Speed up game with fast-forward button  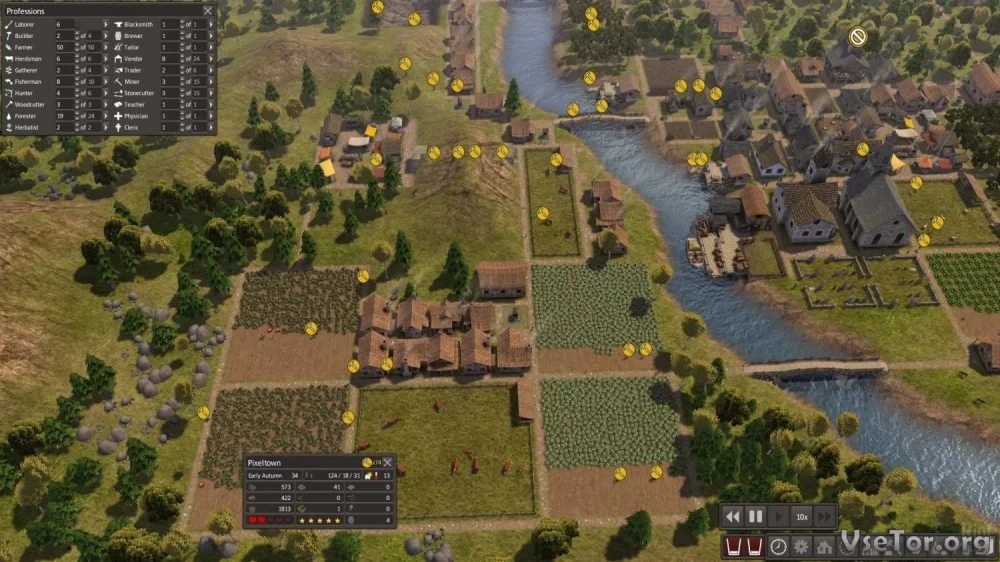(x=825, y=516)
